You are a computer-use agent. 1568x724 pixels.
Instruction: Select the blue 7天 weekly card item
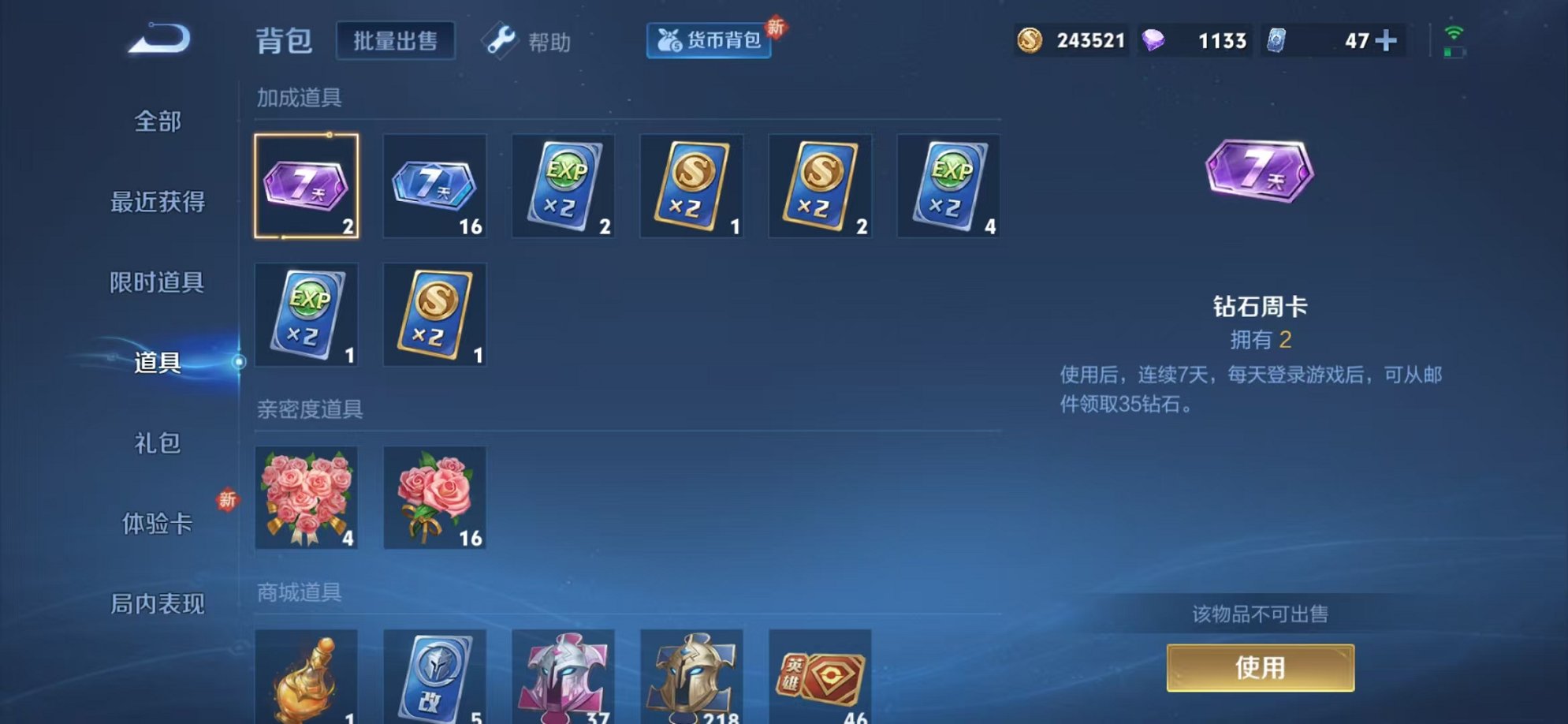435,185
